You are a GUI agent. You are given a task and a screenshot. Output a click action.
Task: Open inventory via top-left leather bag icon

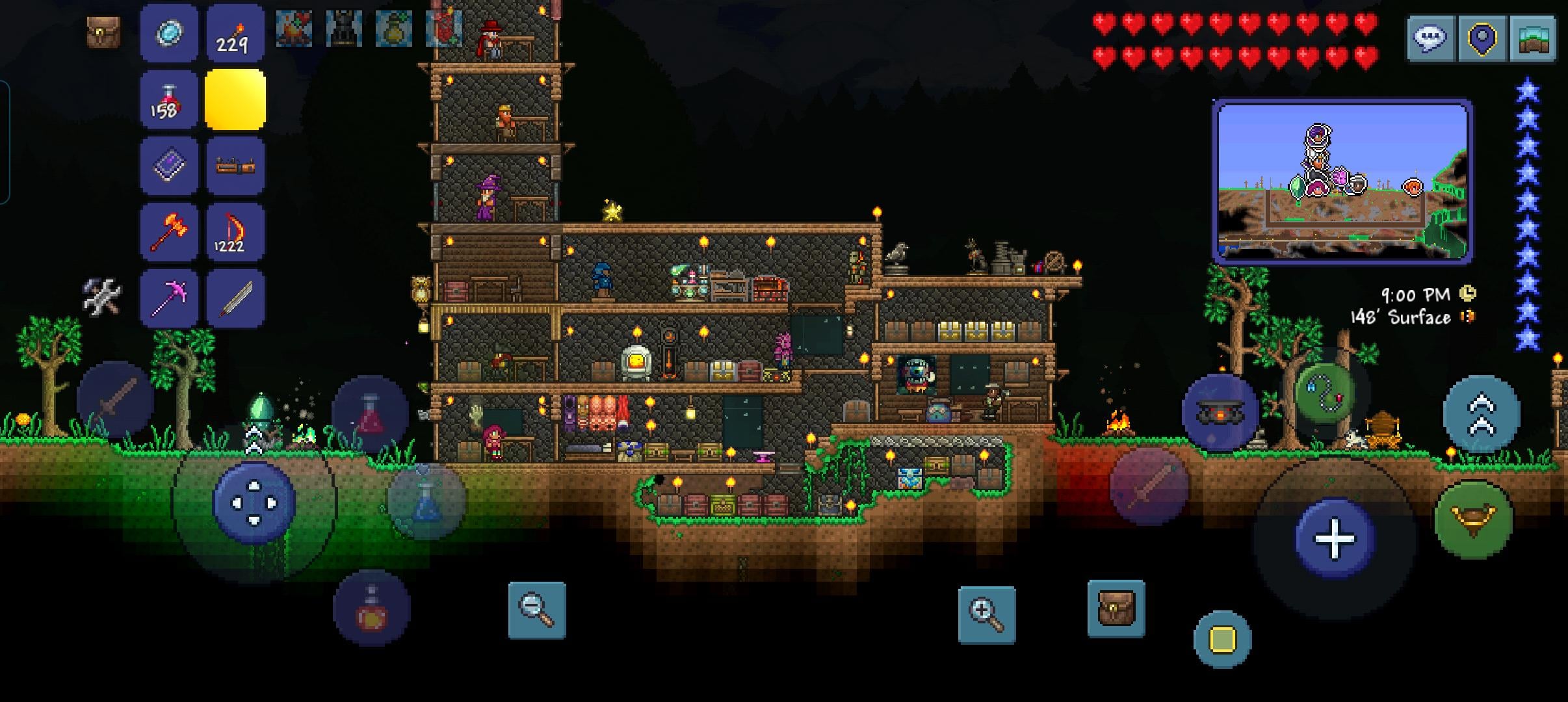pyautogui.click(x=103, y=31)
